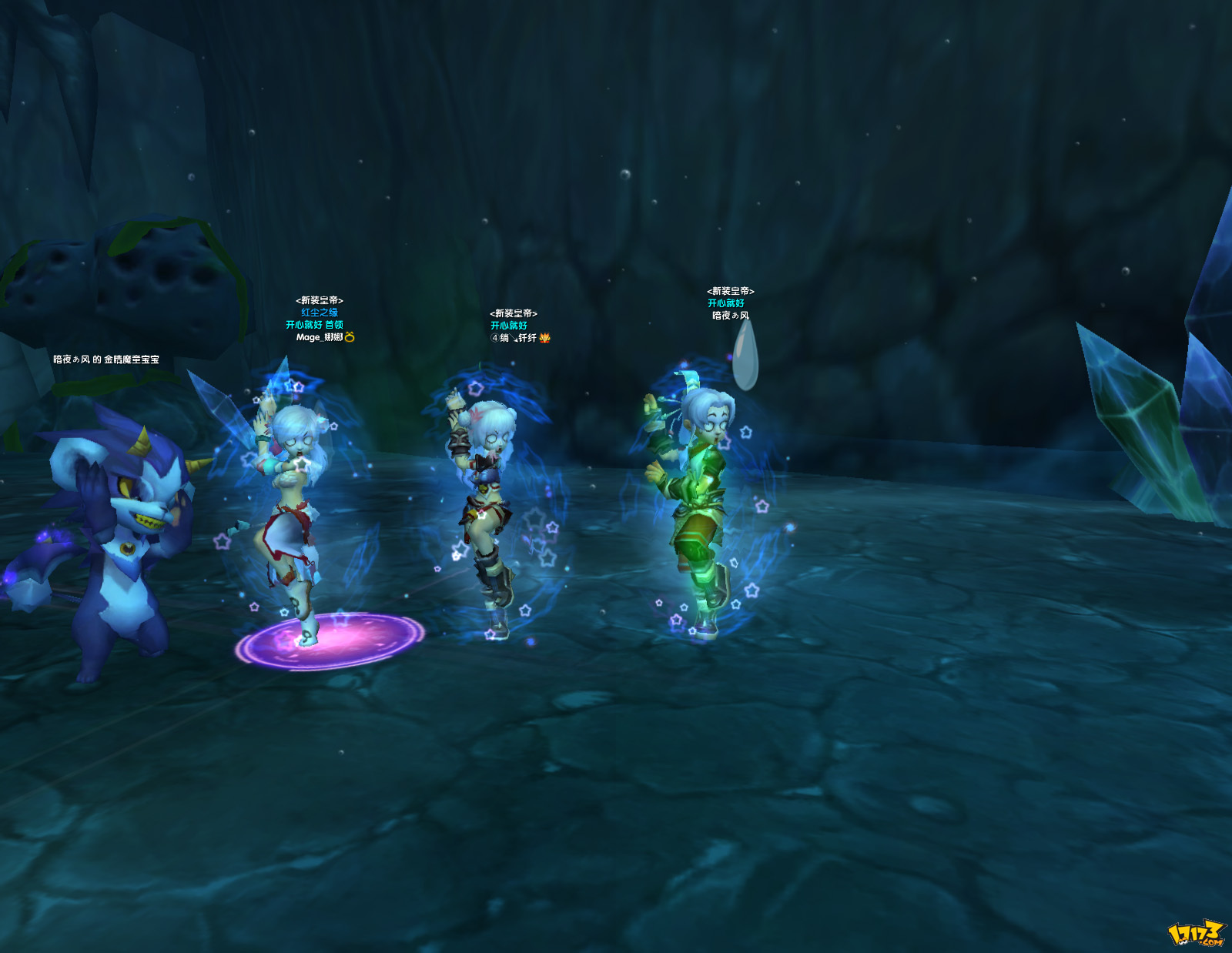1232x953 pixels.
Task: Target the 暗夜あ风 player nameplate
Action: point(730,316)
